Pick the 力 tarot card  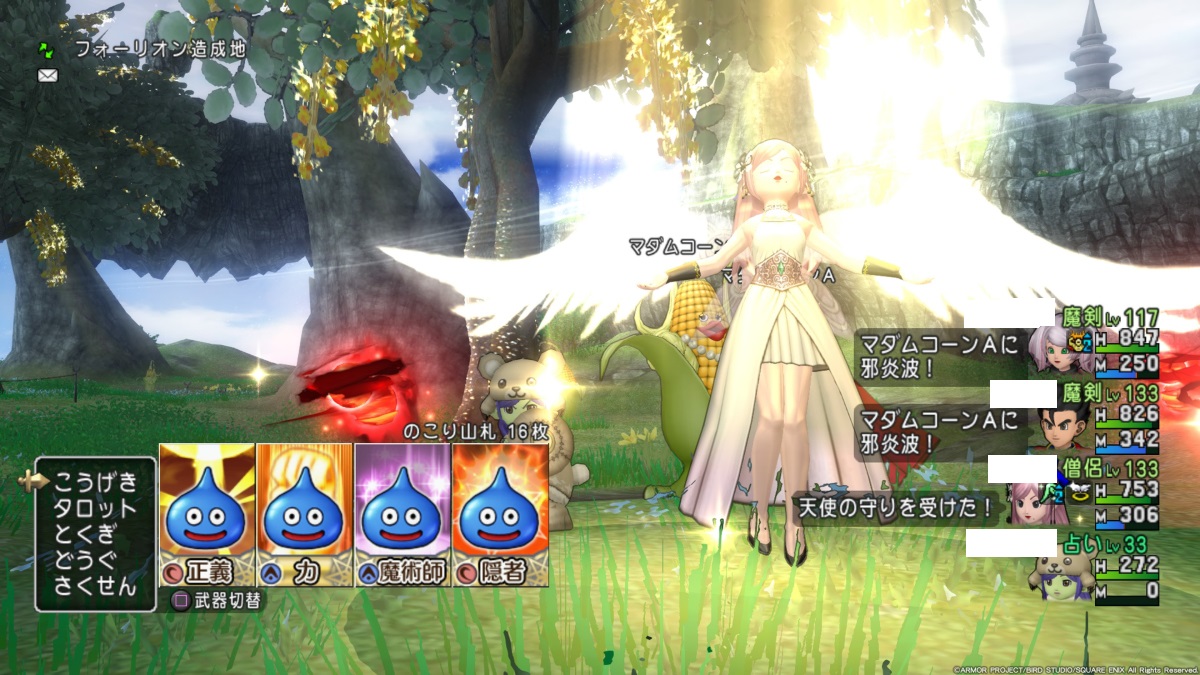305,514
